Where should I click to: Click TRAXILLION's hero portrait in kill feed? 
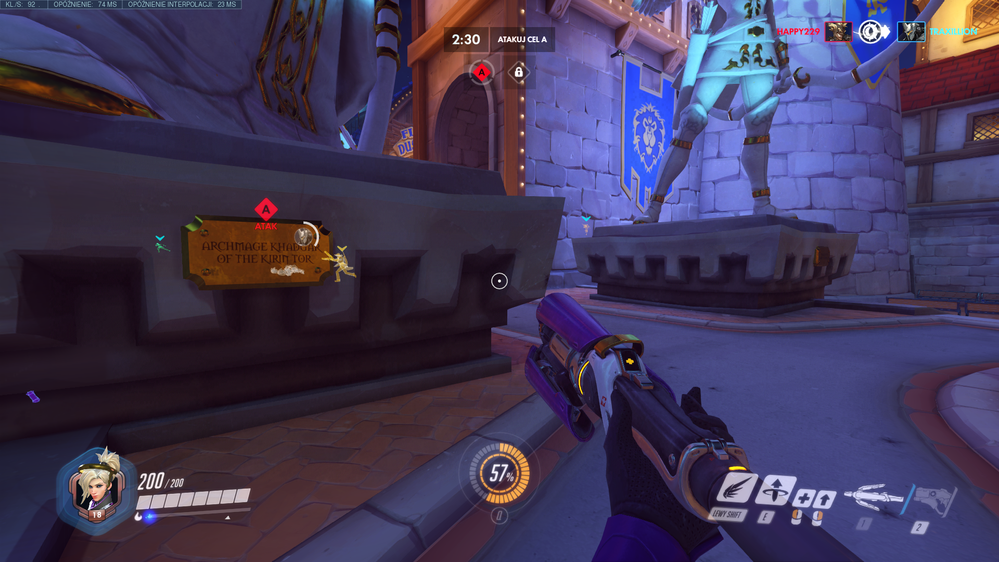pyautogui.click(x=911, y=32)
